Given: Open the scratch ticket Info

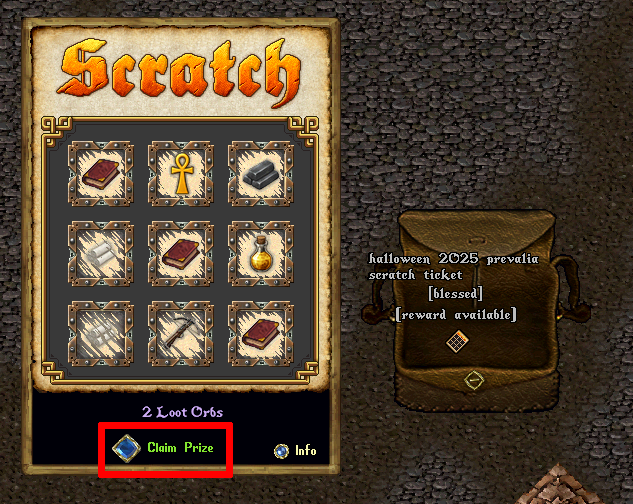Looking at the screenshot, I should (x=282, y=451).
